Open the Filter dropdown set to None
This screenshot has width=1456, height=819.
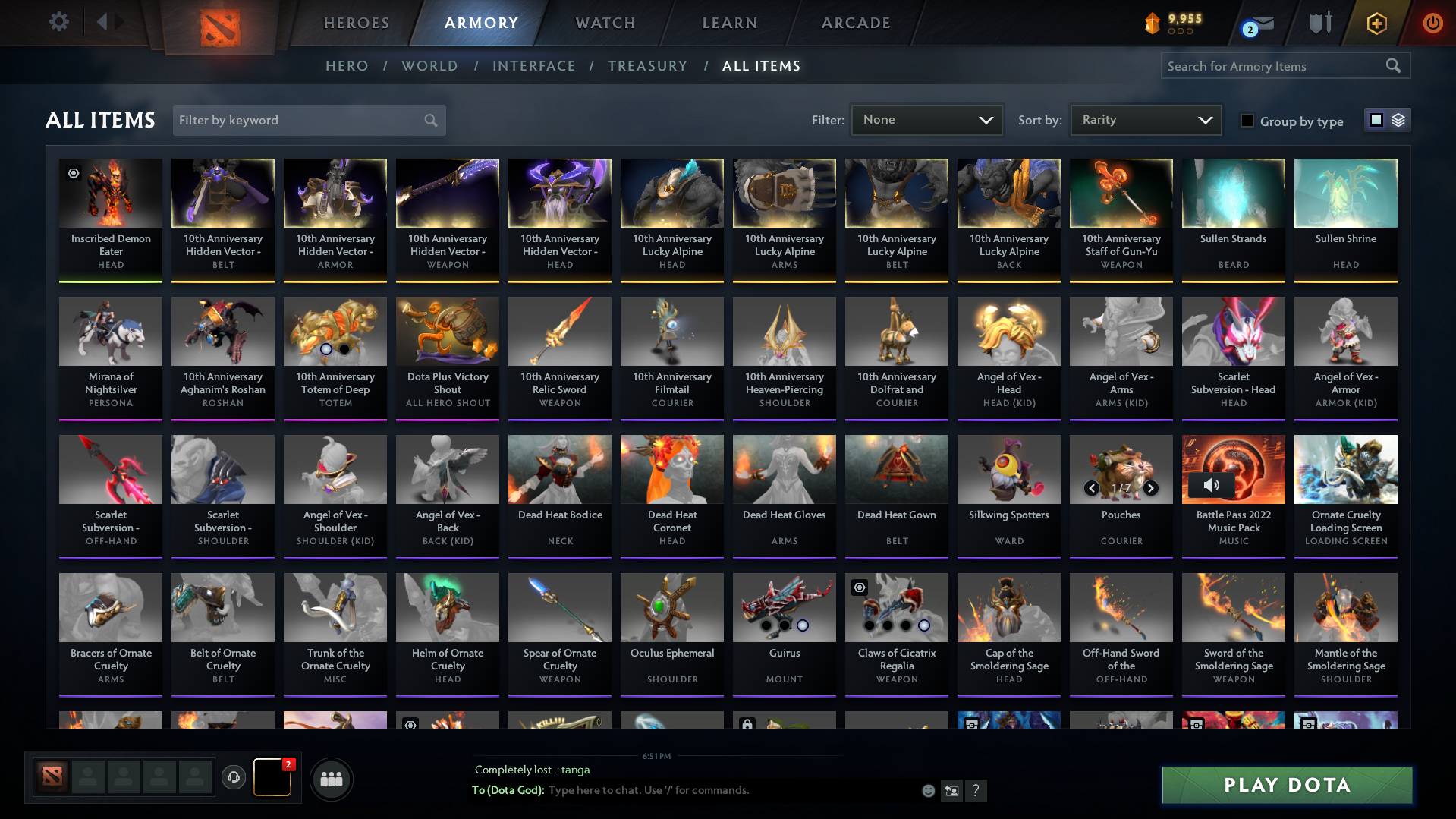(x=926, y=119)
